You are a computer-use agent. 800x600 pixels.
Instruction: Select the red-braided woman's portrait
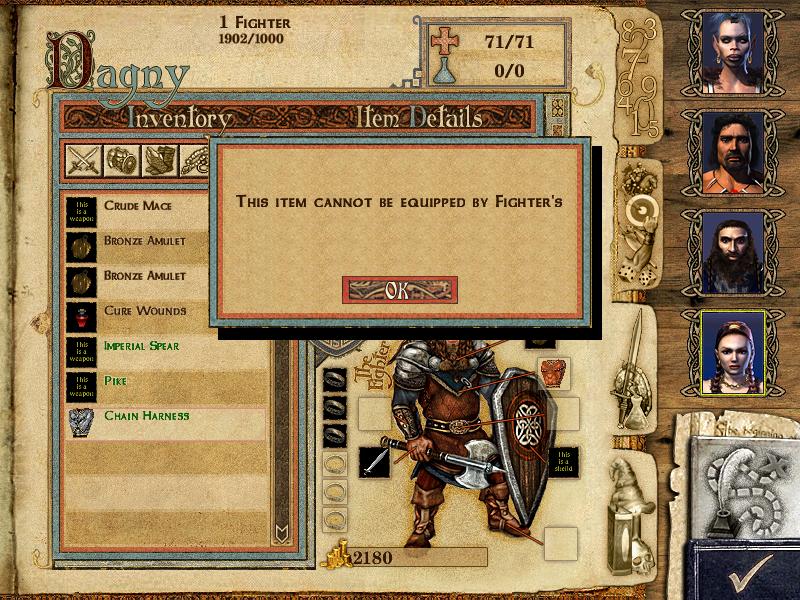click(731, 350)
